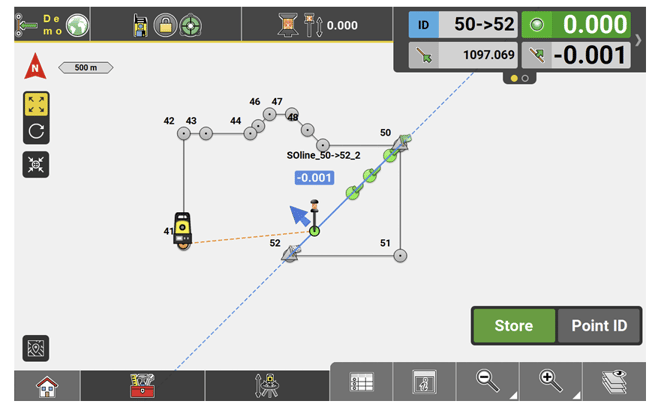Zoom in with the plus magnifier

click(551, 380)
